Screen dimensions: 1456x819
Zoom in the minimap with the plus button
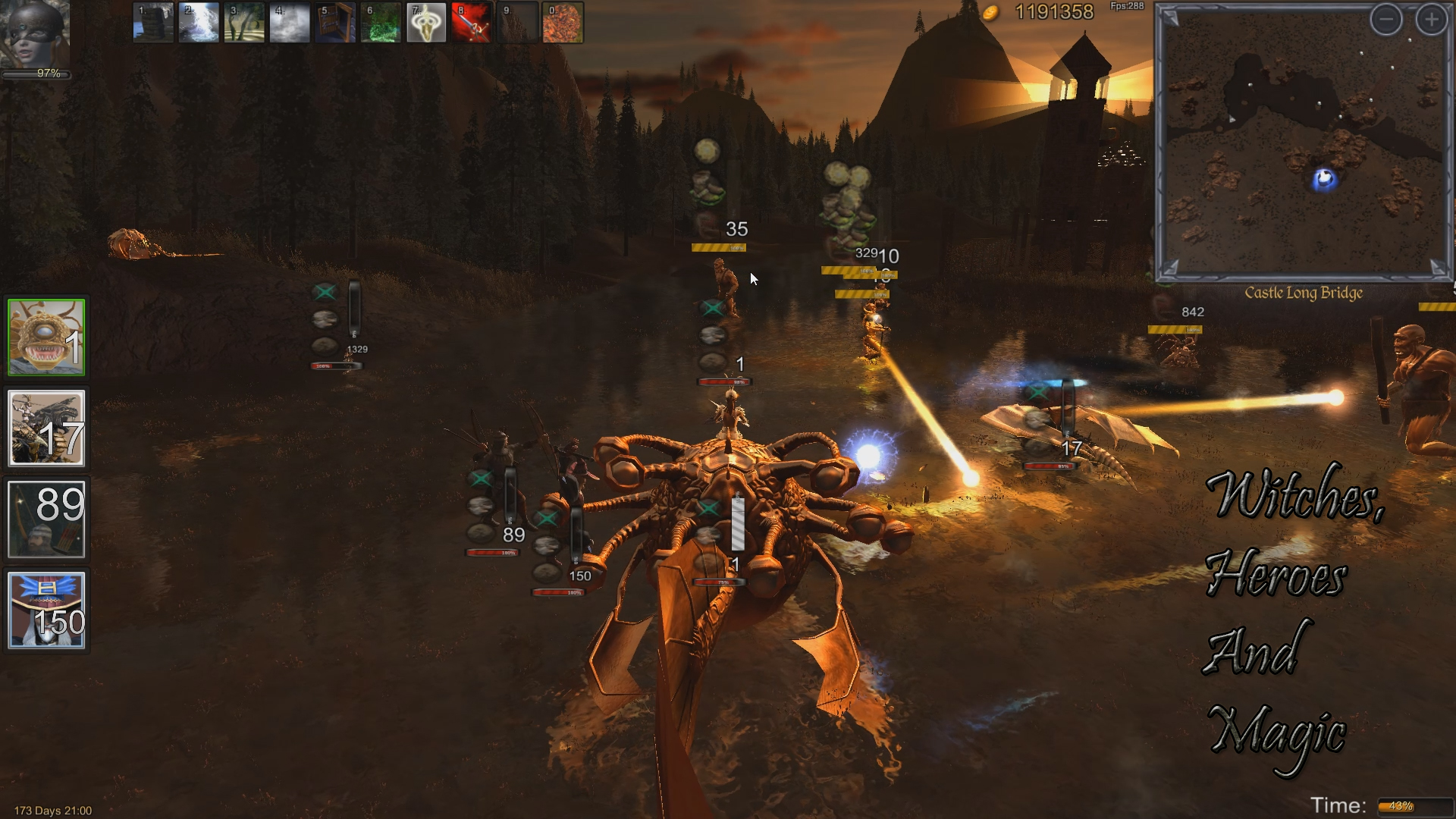tap(1431, 20)
